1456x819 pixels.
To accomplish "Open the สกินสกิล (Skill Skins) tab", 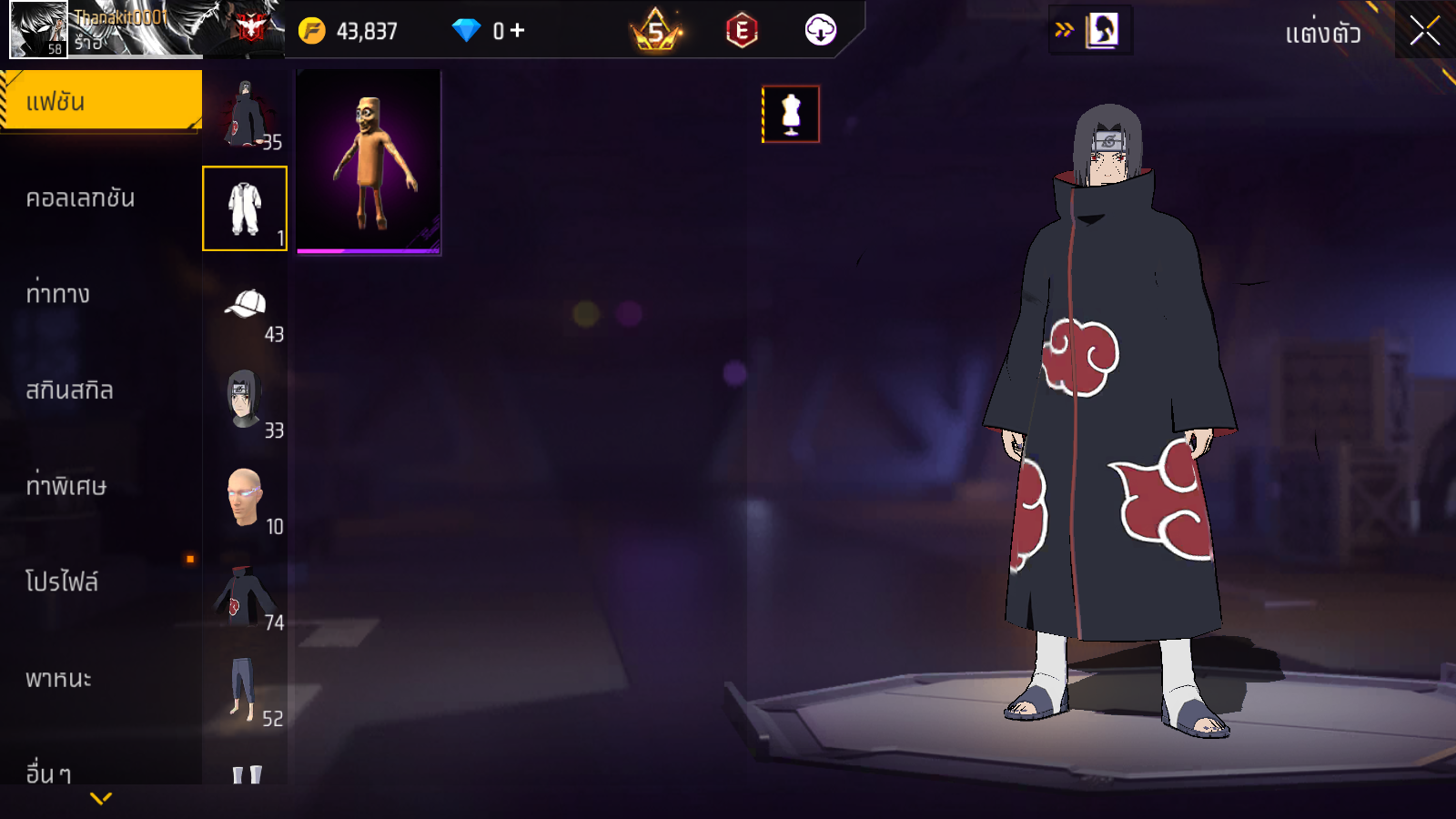I will [70, 390].
